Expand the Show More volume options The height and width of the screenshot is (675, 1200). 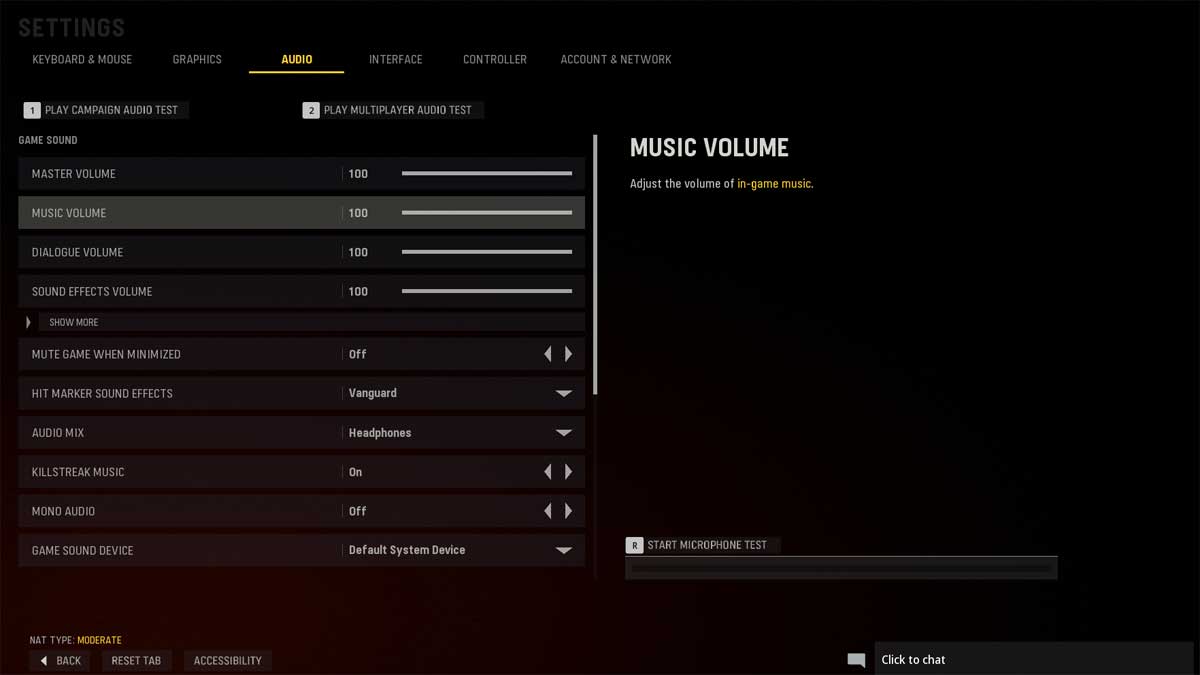click(73, 323)
